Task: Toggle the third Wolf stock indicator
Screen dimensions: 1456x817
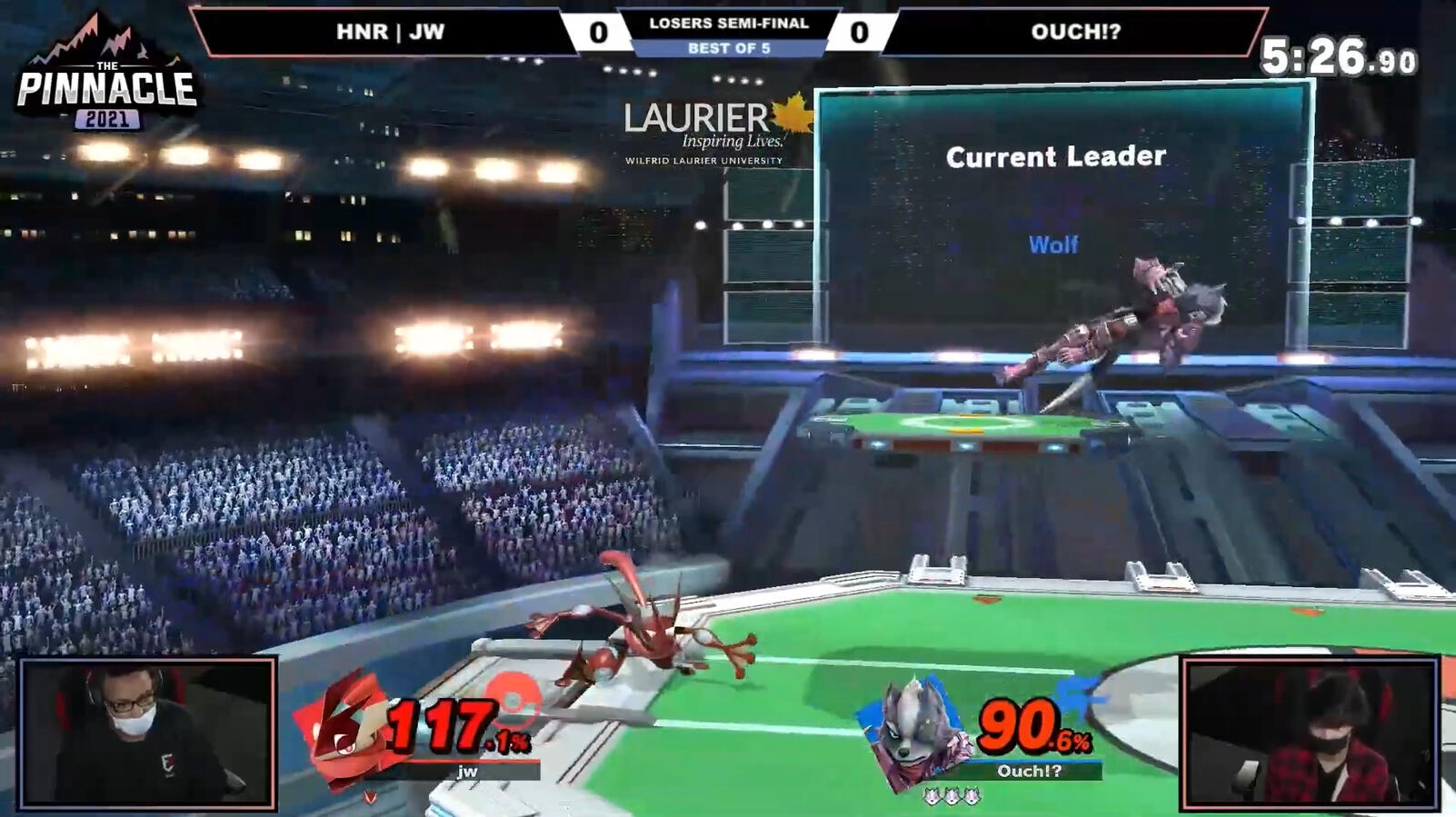Action: coord(970,797)
